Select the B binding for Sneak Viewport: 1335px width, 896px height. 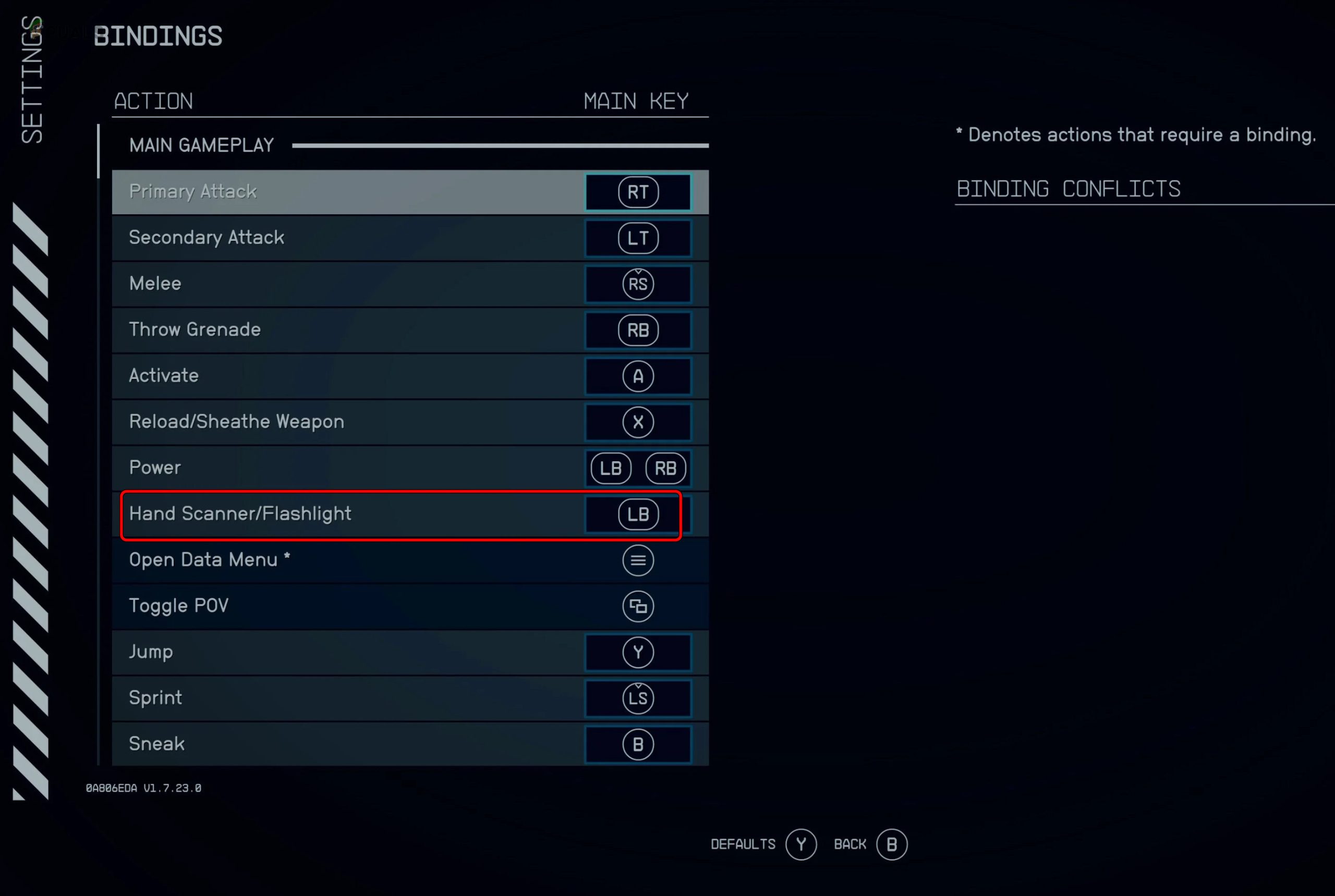pos(637,744)
